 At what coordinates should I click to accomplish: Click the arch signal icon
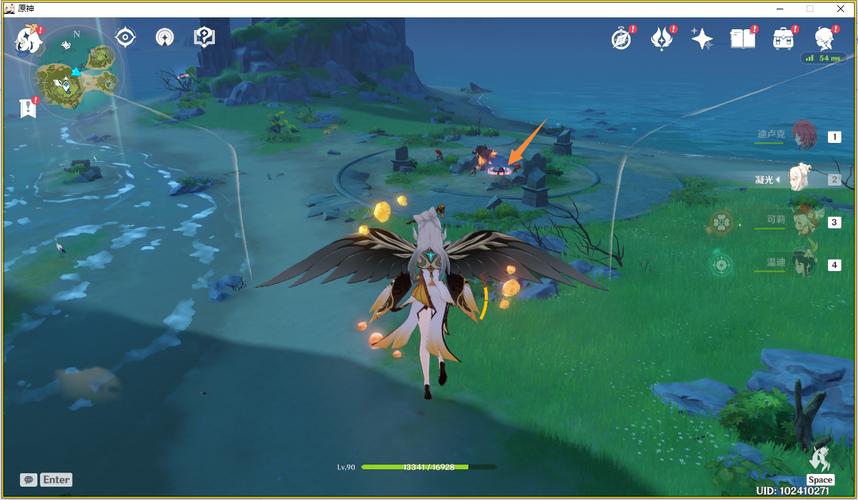click(164, 38)
